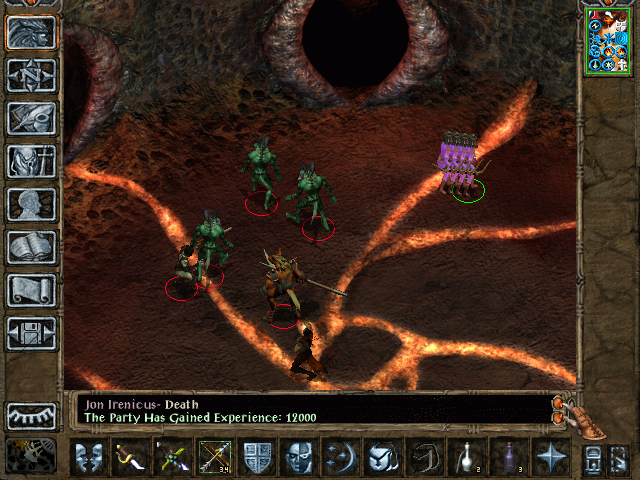This screenshot has height=480, width=640.
Task: Click the face mask ability button
Action: click(299, 459)
